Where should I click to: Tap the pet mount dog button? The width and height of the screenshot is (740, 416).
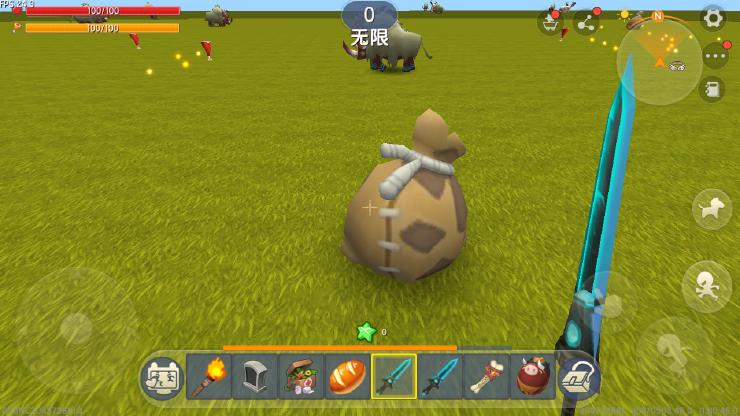click(x=711, y=209)
